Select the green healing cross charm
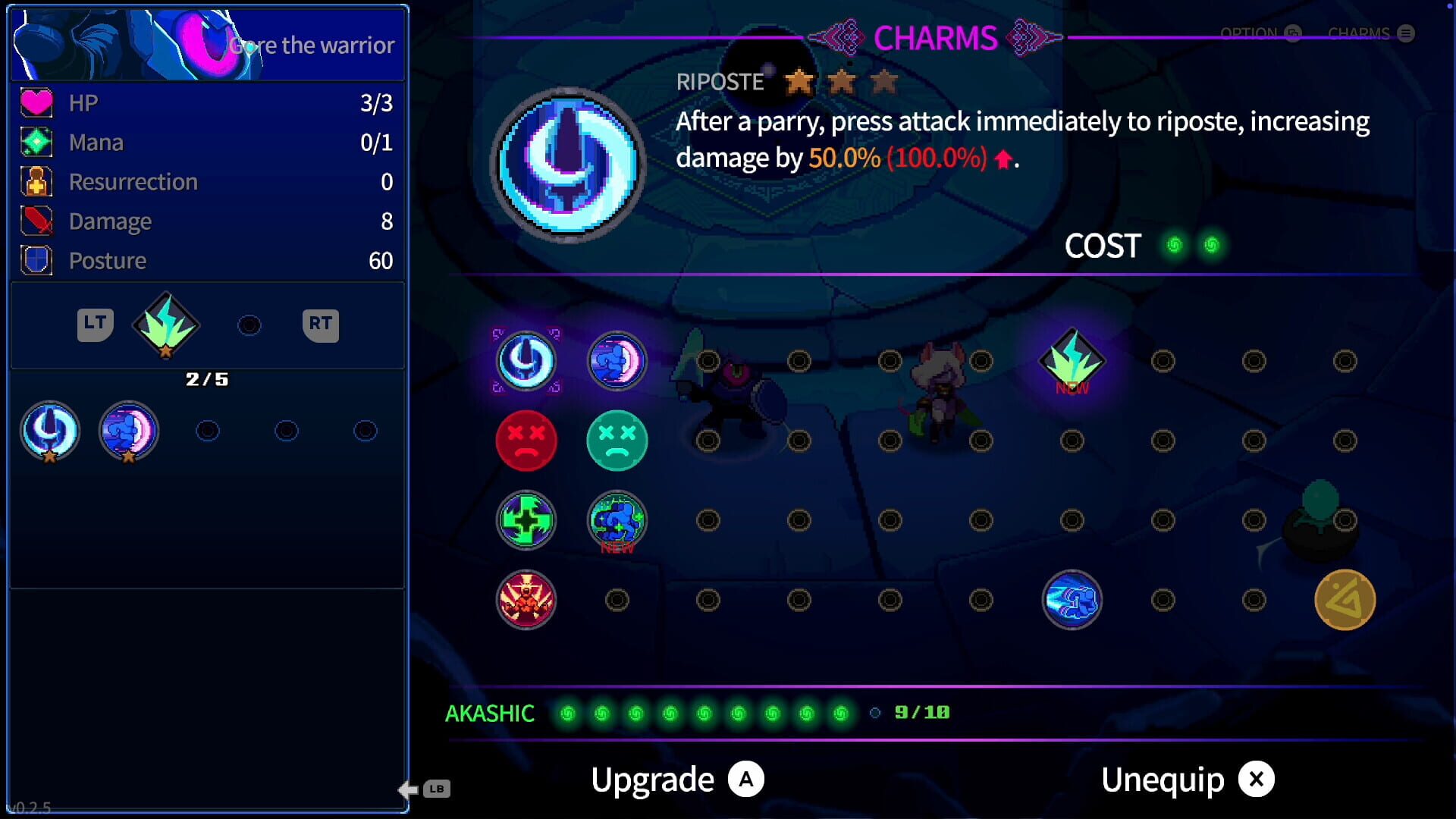The image size is (1456, 819). coord(527,520)
